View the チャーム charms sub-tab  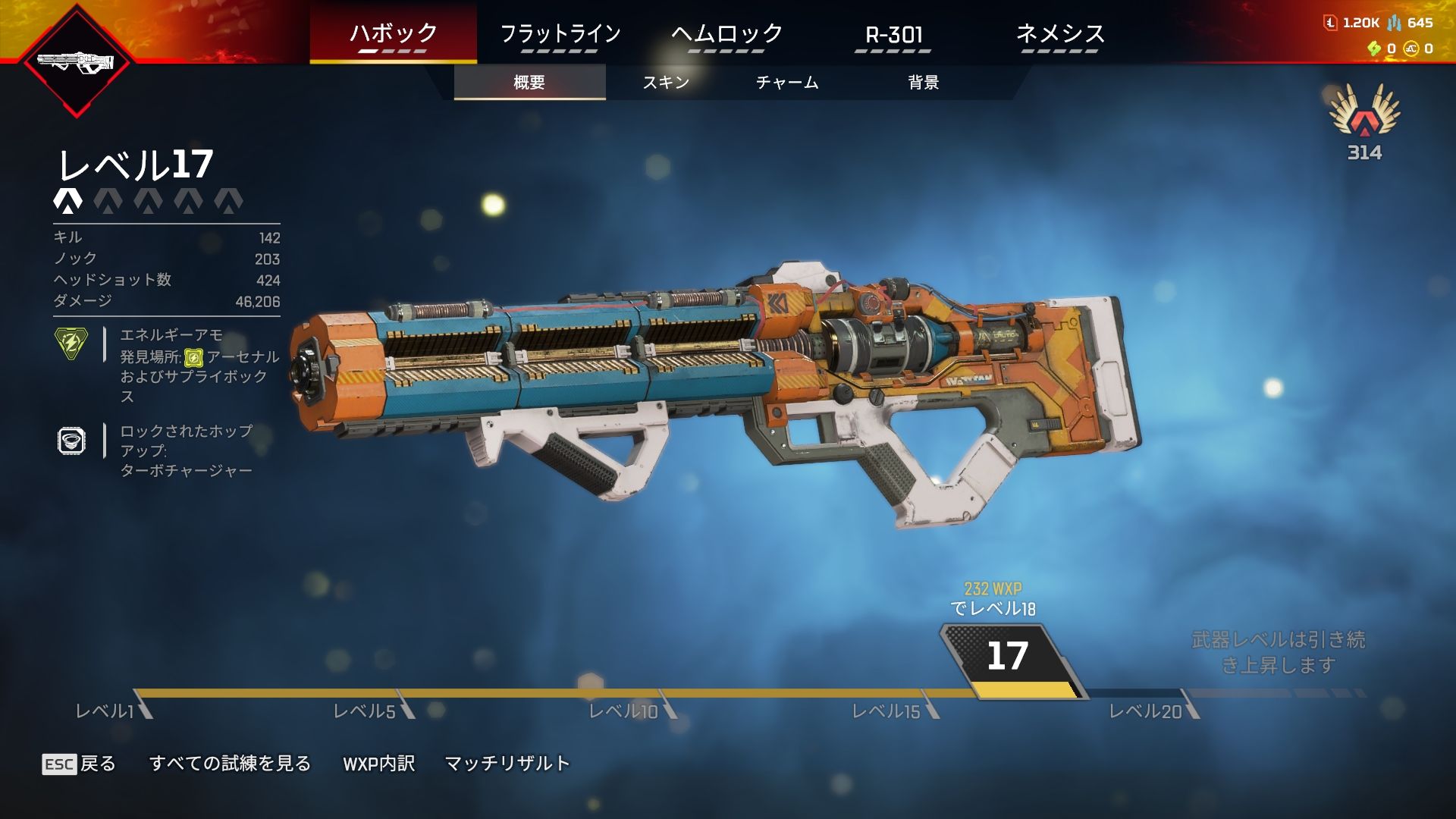[787, 82]
